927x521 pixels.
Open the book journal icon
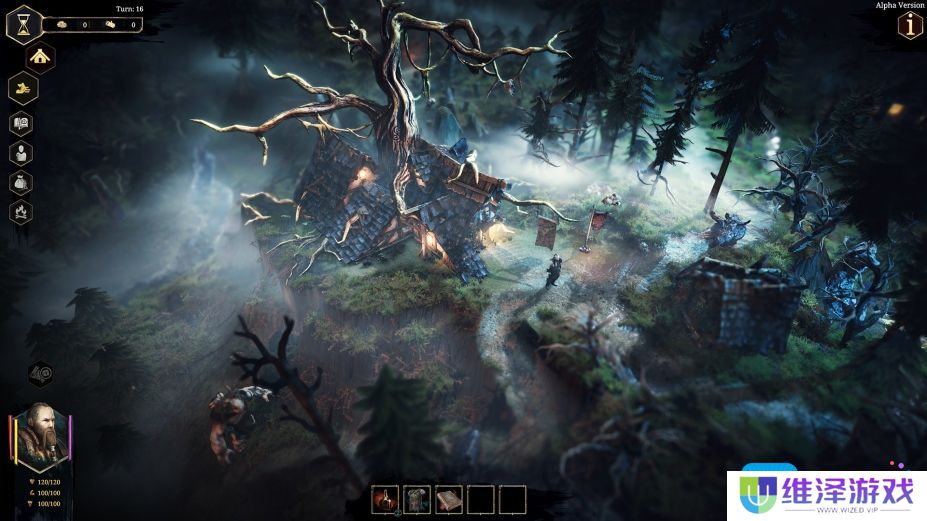click(x=22, y=123)
